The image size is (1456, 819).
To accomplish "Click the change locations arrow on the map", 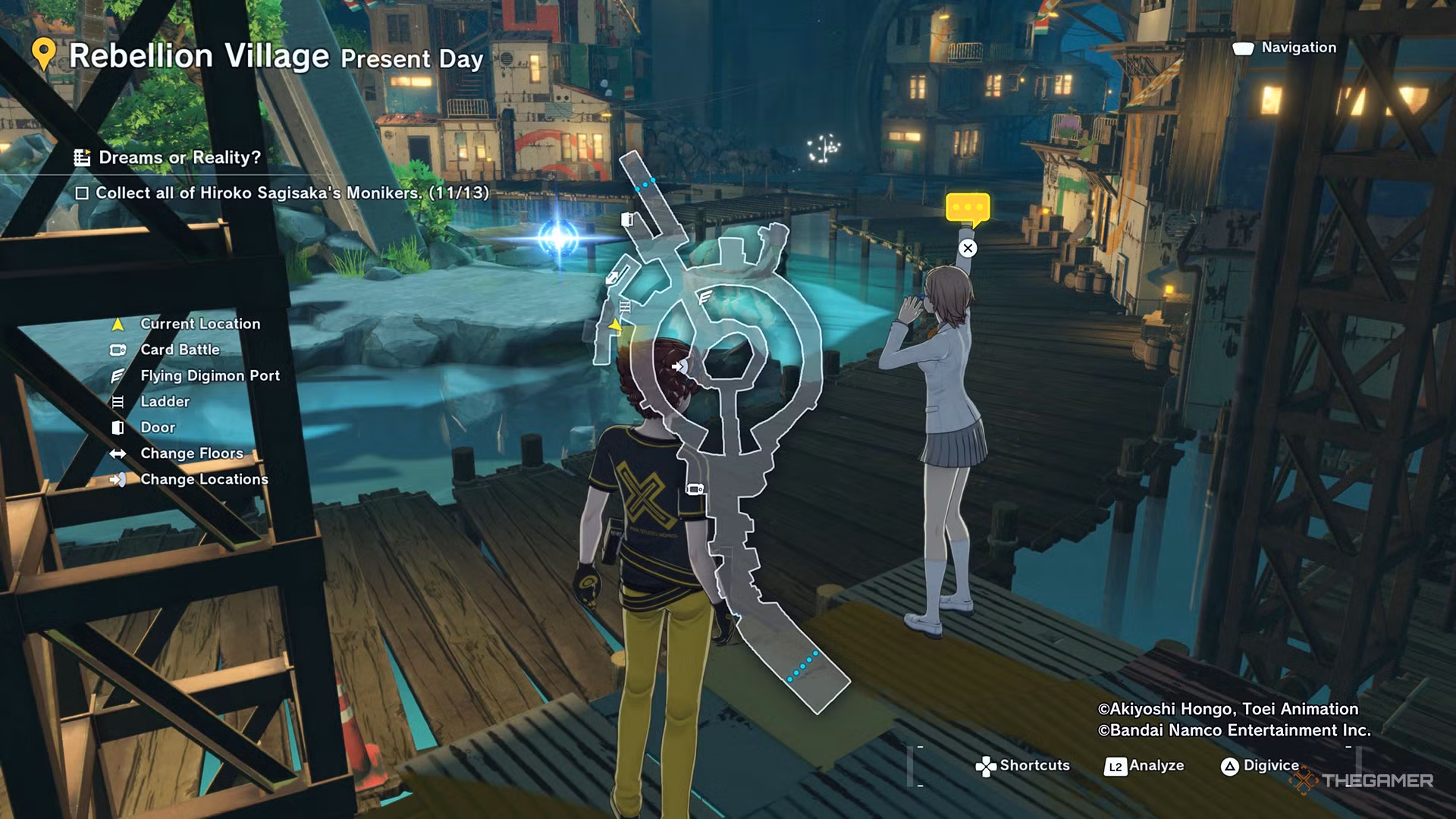I will click(x=679, y=367).
